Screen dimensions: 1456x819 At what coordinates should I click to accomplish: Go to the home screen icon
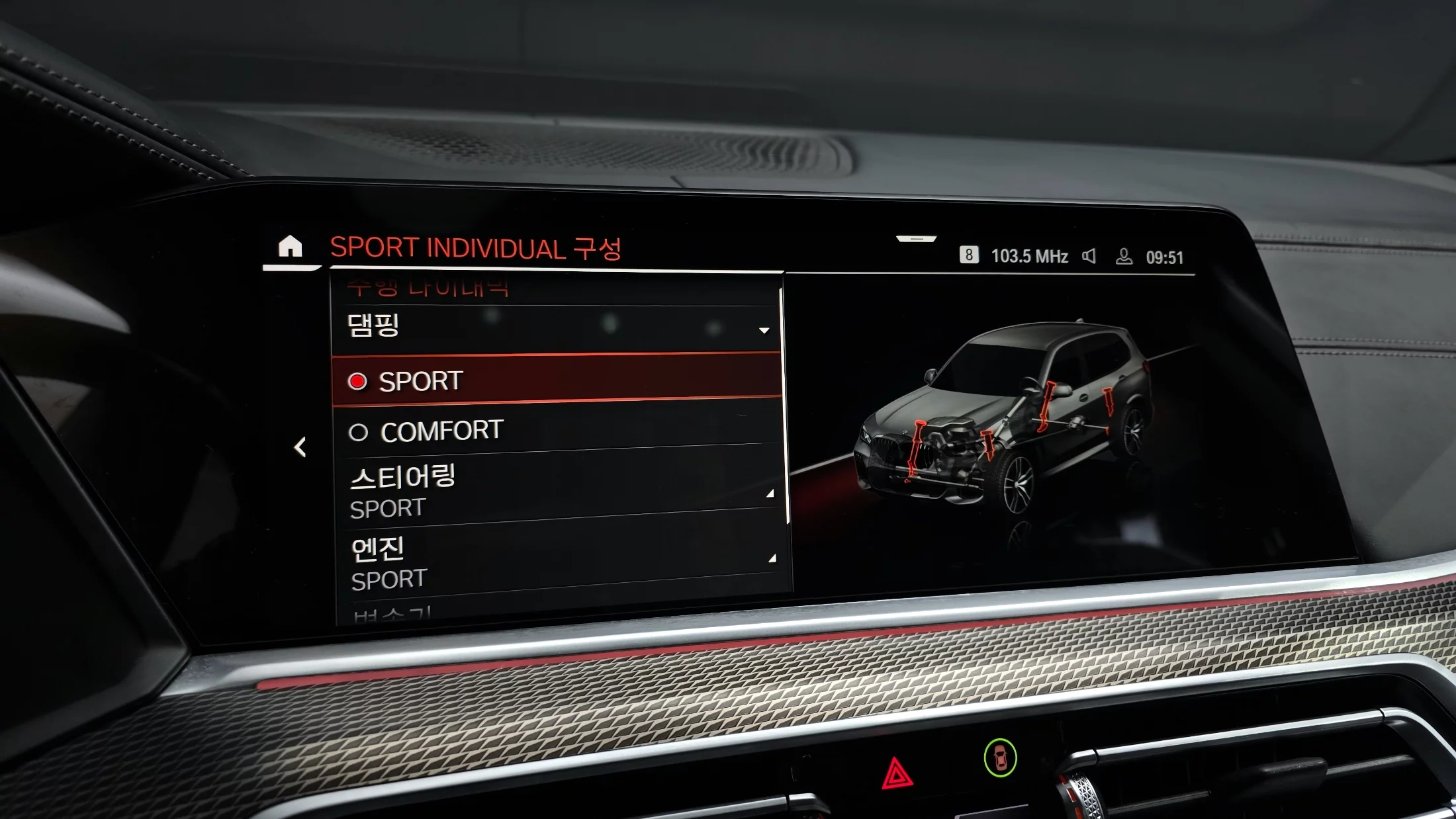point(290,247)
